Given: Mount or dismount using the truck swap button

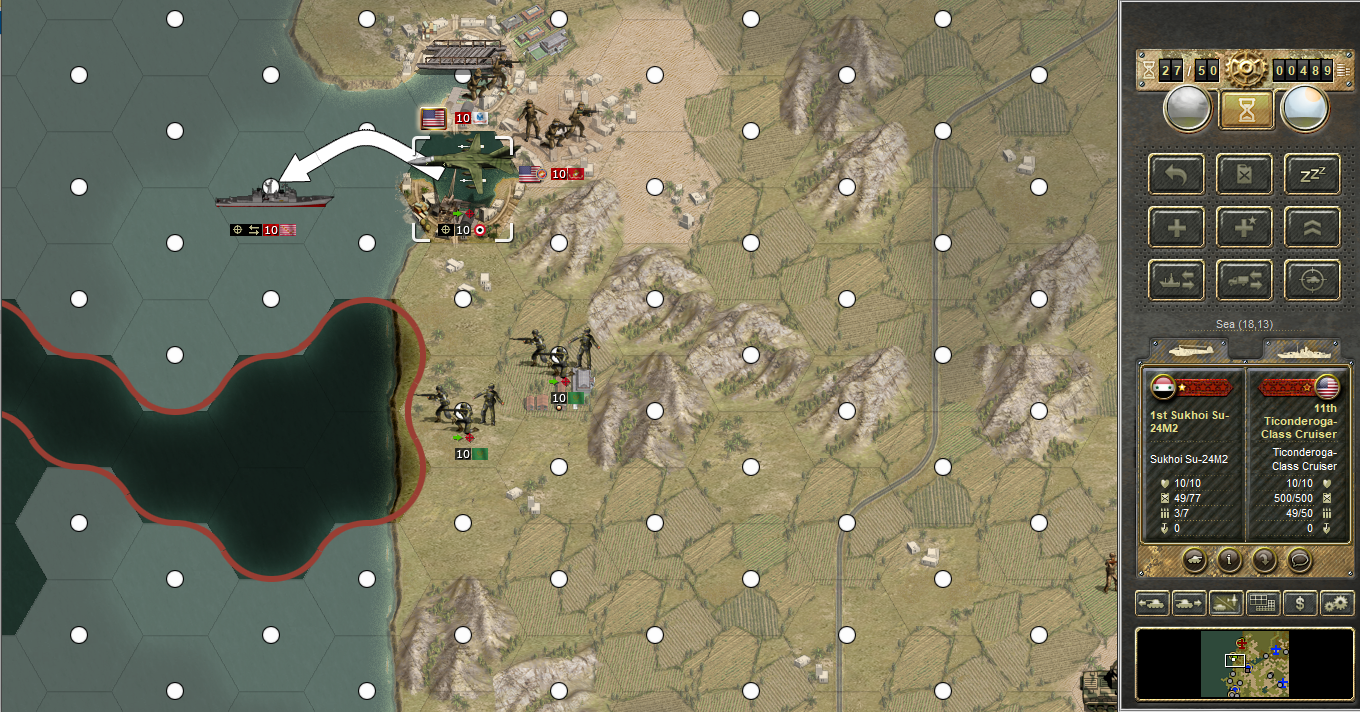Looking at the screenshot, I should click(1244, 281).
